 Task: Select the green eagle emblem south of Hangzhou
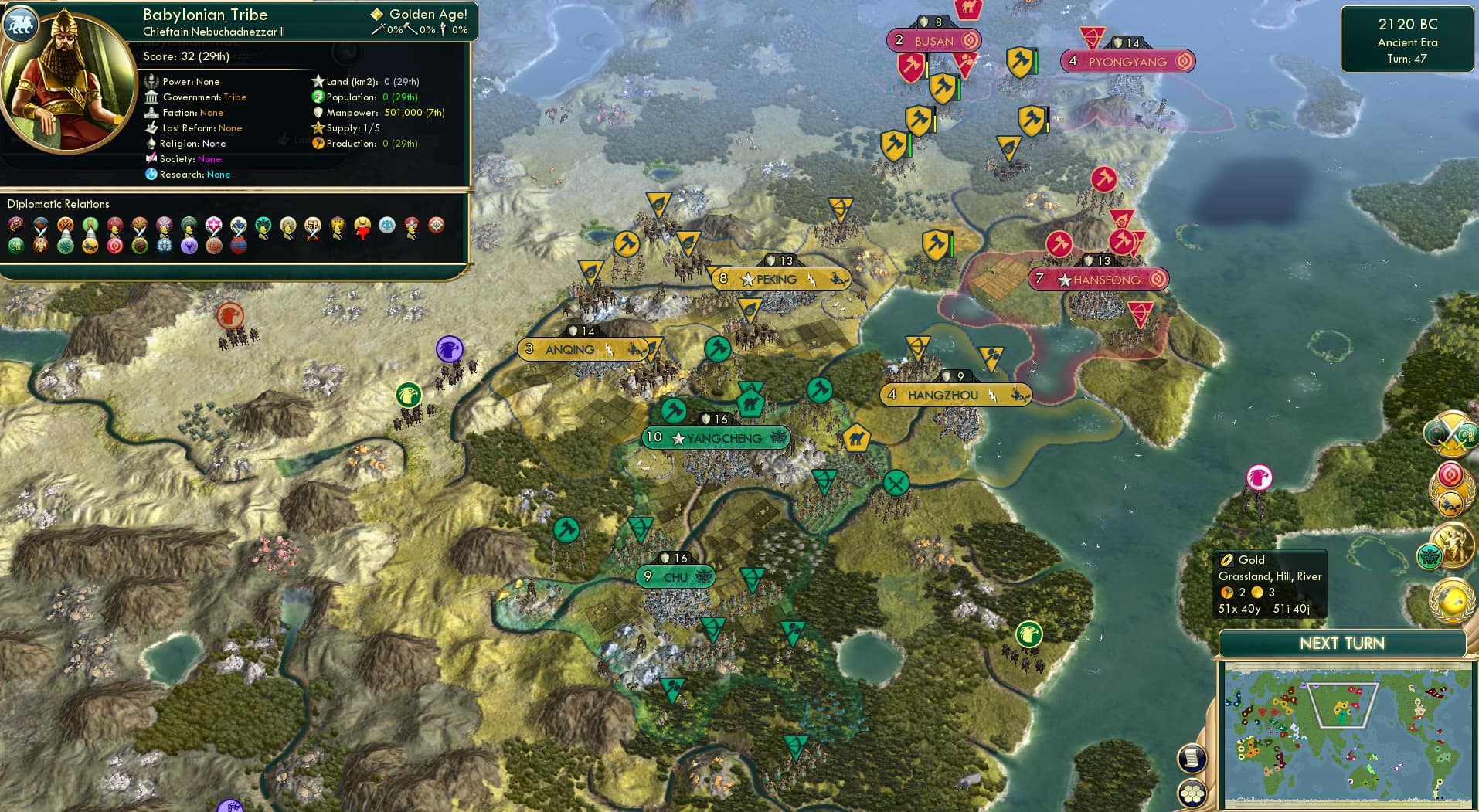pos(1028,635)
